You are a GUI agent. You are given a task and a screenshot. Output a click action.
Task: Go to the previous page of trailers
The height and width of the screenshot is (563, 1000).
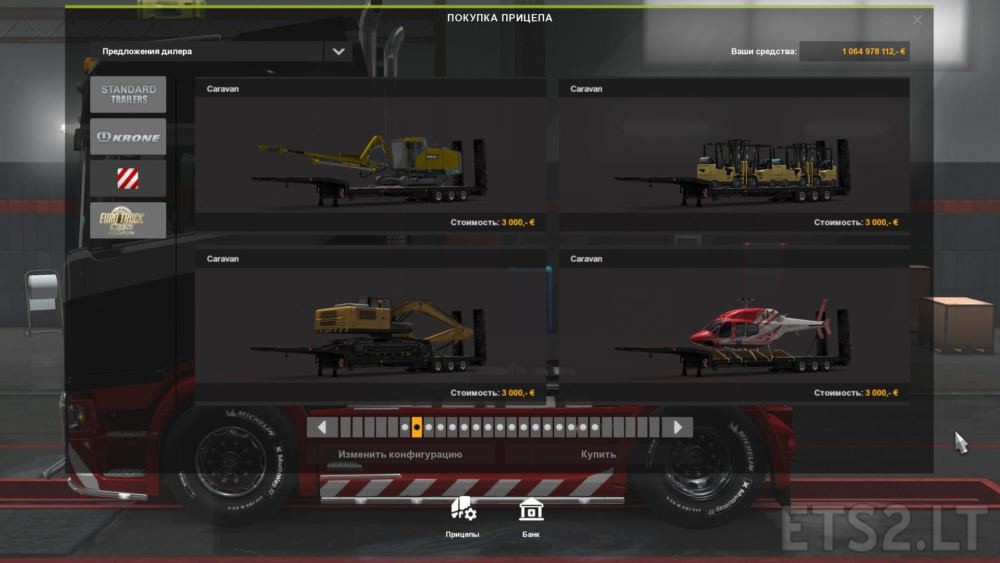322,428
